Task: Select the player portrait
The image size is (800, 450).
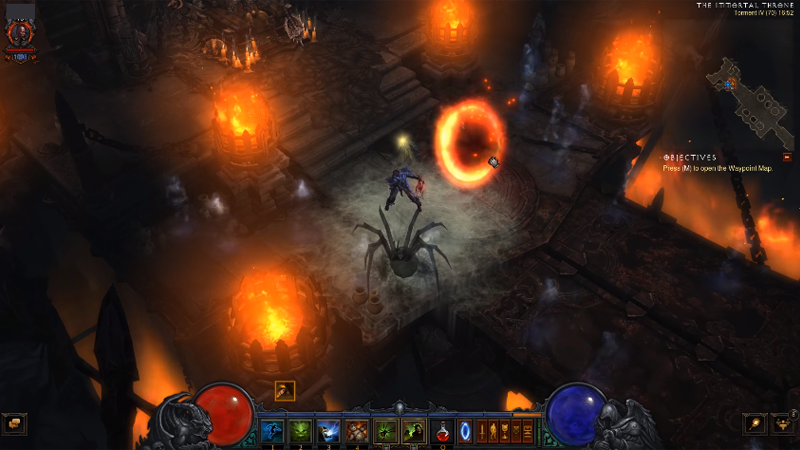Action: click(x=19, y=35)
